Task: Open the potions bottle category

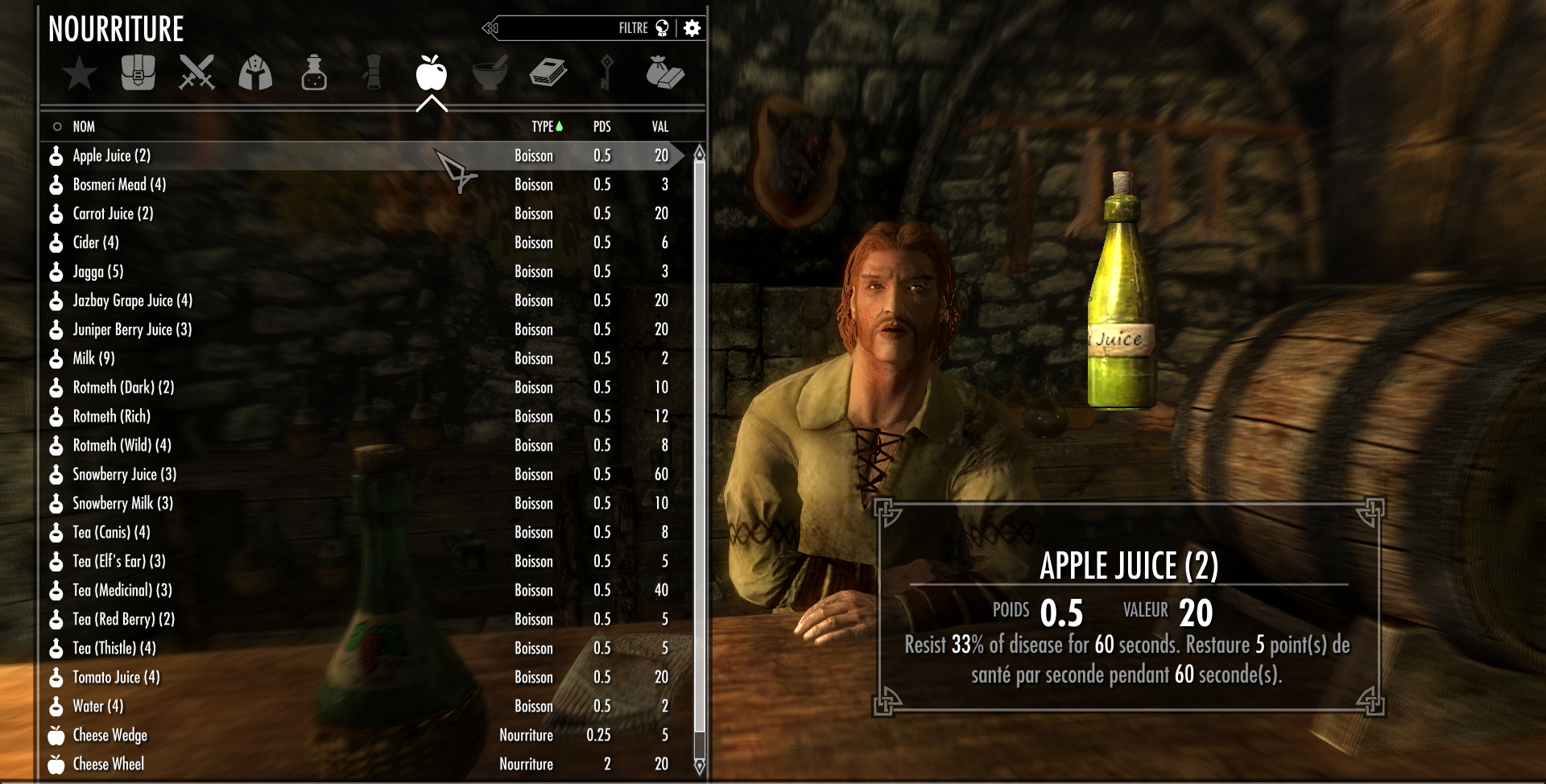Action: [x=314, y=72]
